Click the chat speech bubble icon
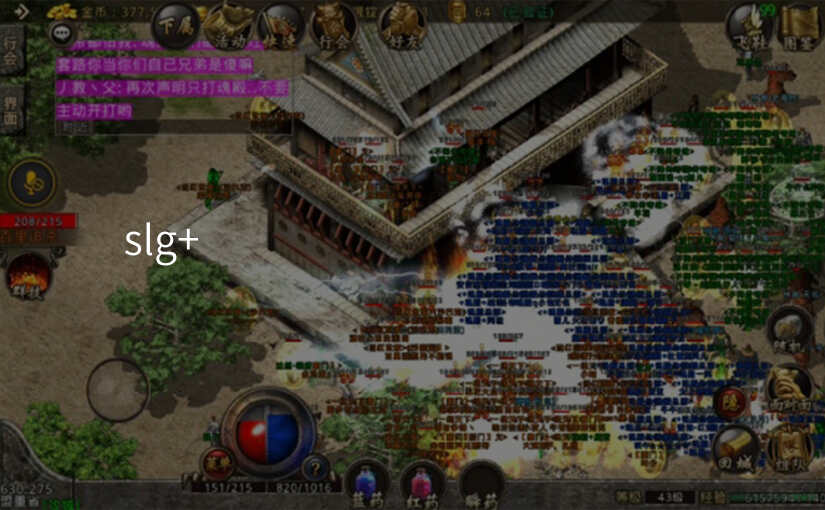This screenshot has width=825, height=510. click(62, 34)
